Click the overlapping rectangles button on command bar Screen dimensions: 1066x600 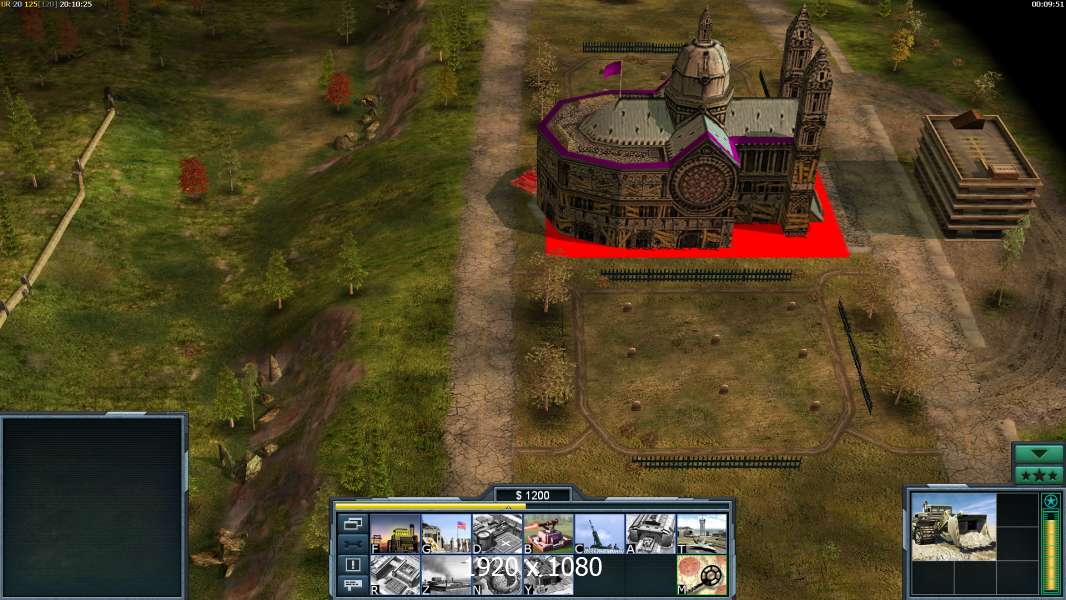tap(353, 523)
